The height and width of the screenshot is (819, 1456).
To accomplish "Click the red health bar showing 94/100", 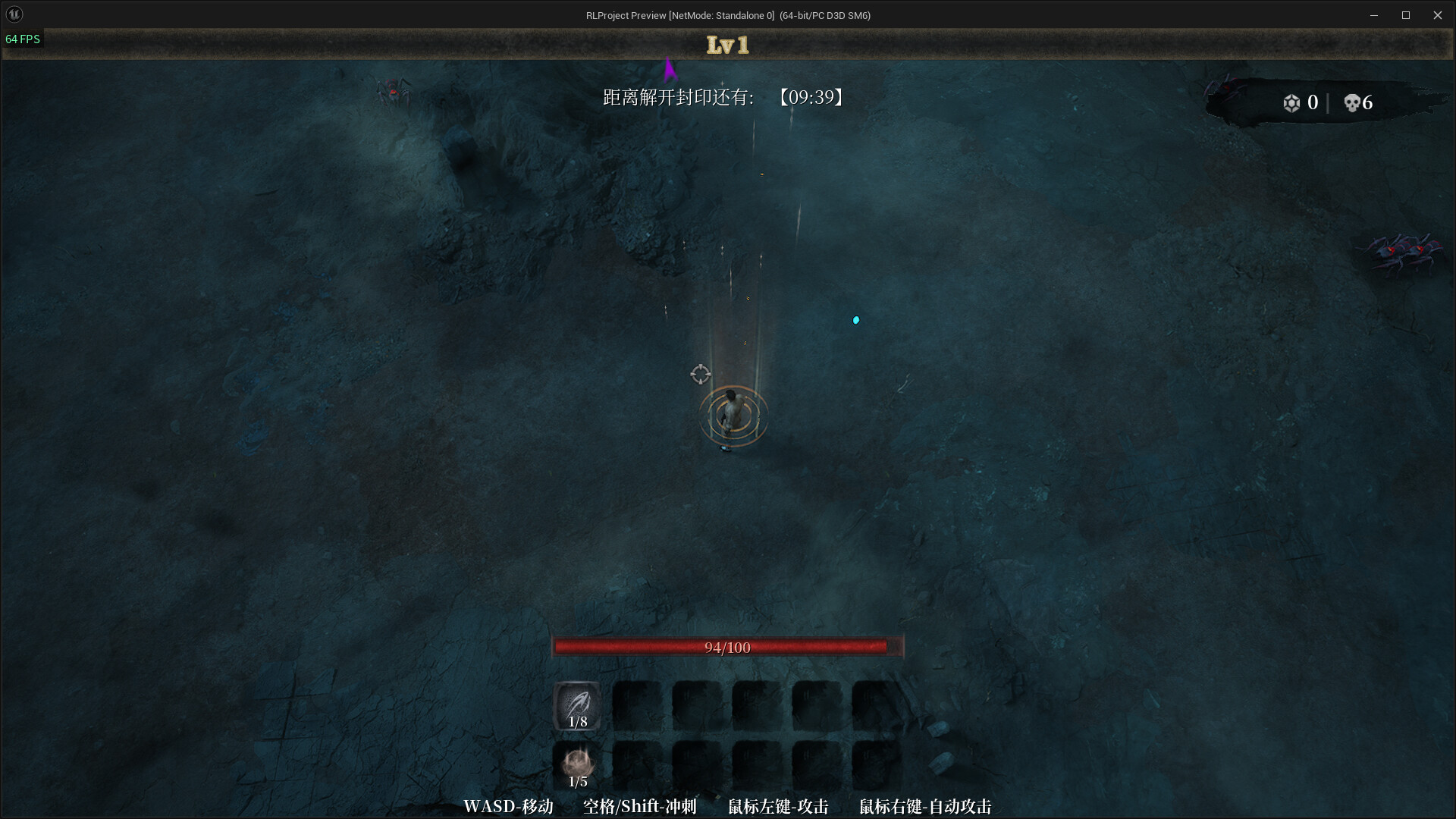I will [x=726, y=647].
